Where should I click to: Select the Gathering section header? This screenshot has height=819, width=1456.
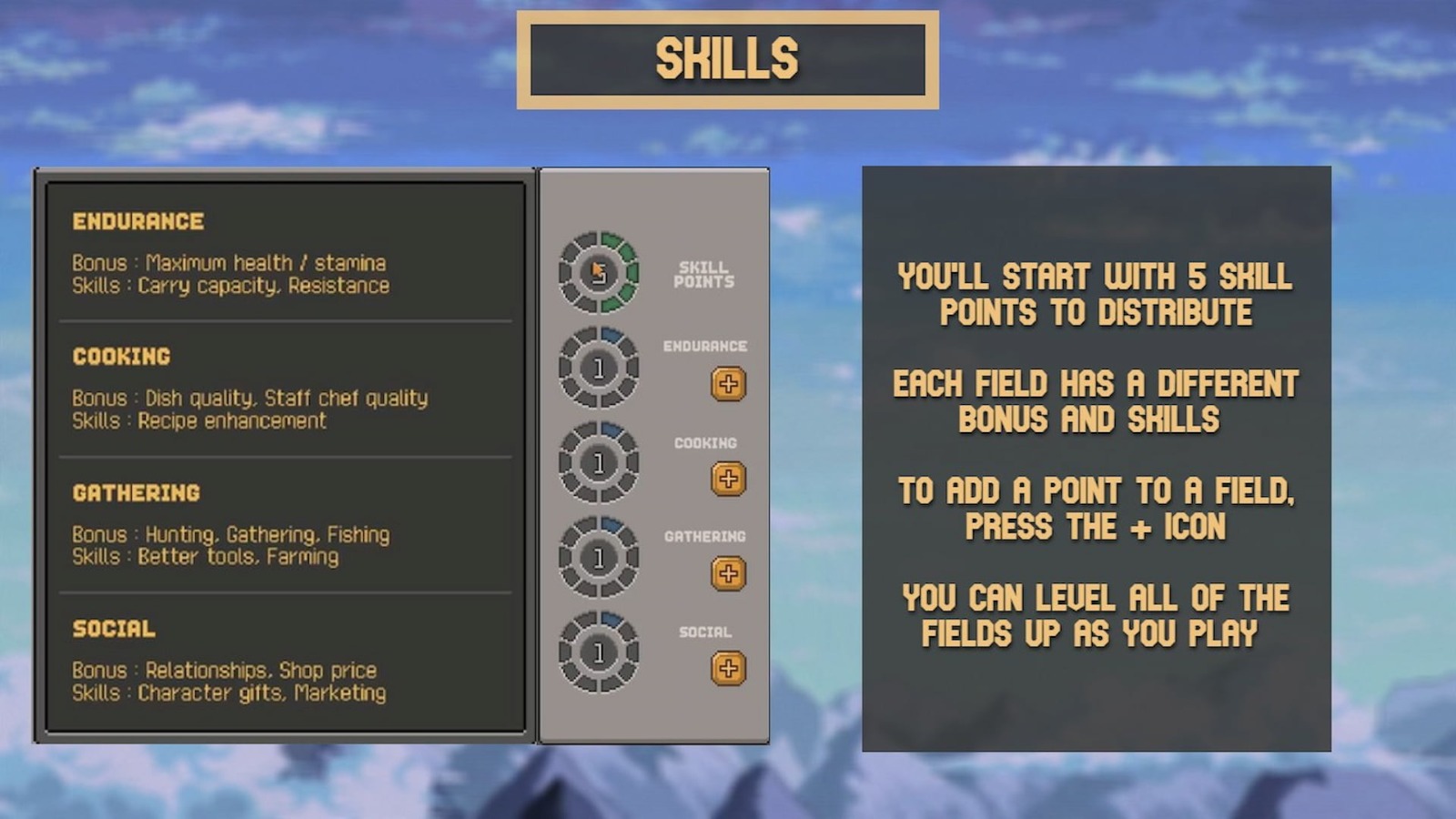pos(136,493)
